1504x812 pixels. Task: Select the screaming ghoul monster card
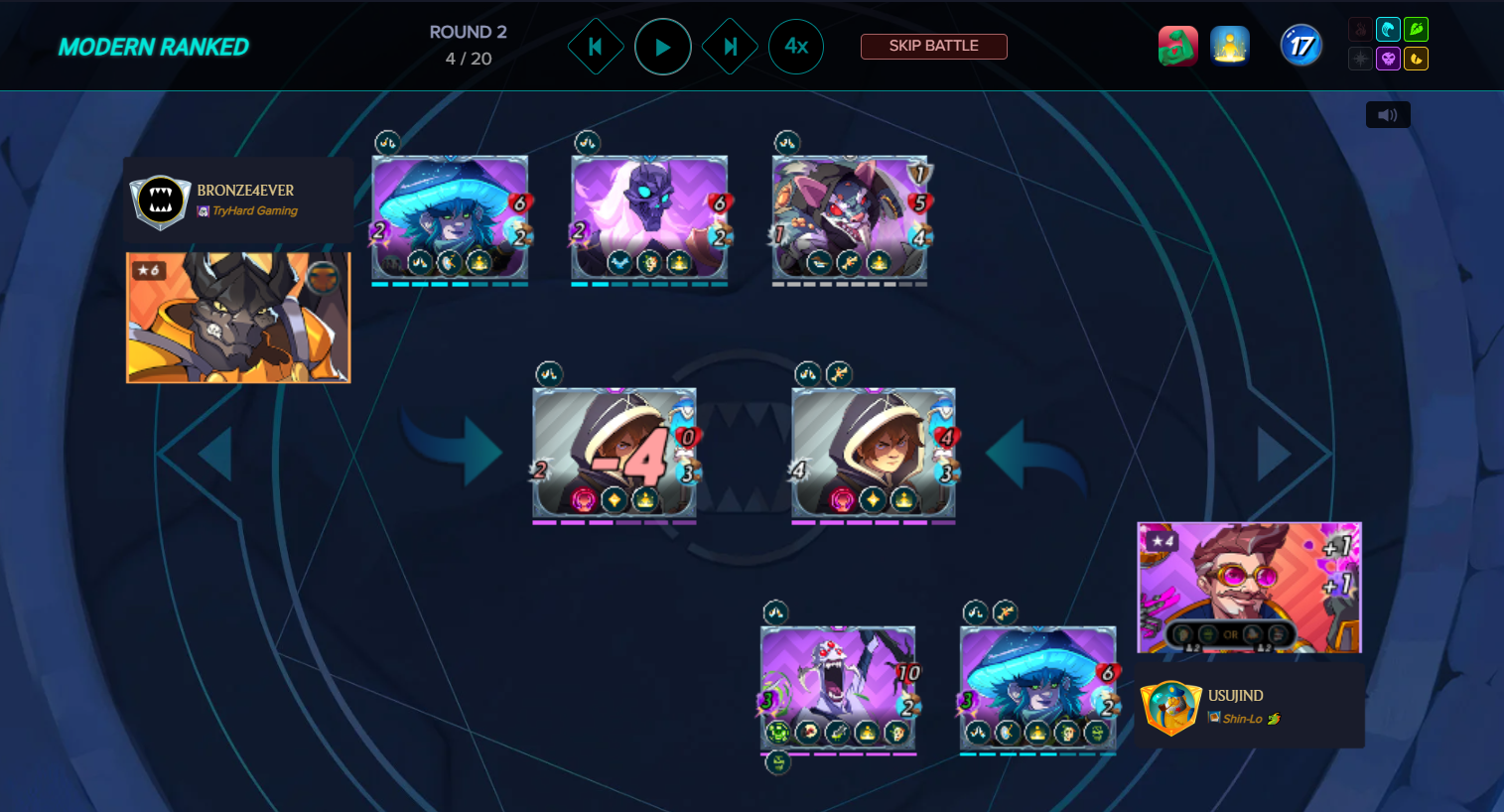pos(838,687)
